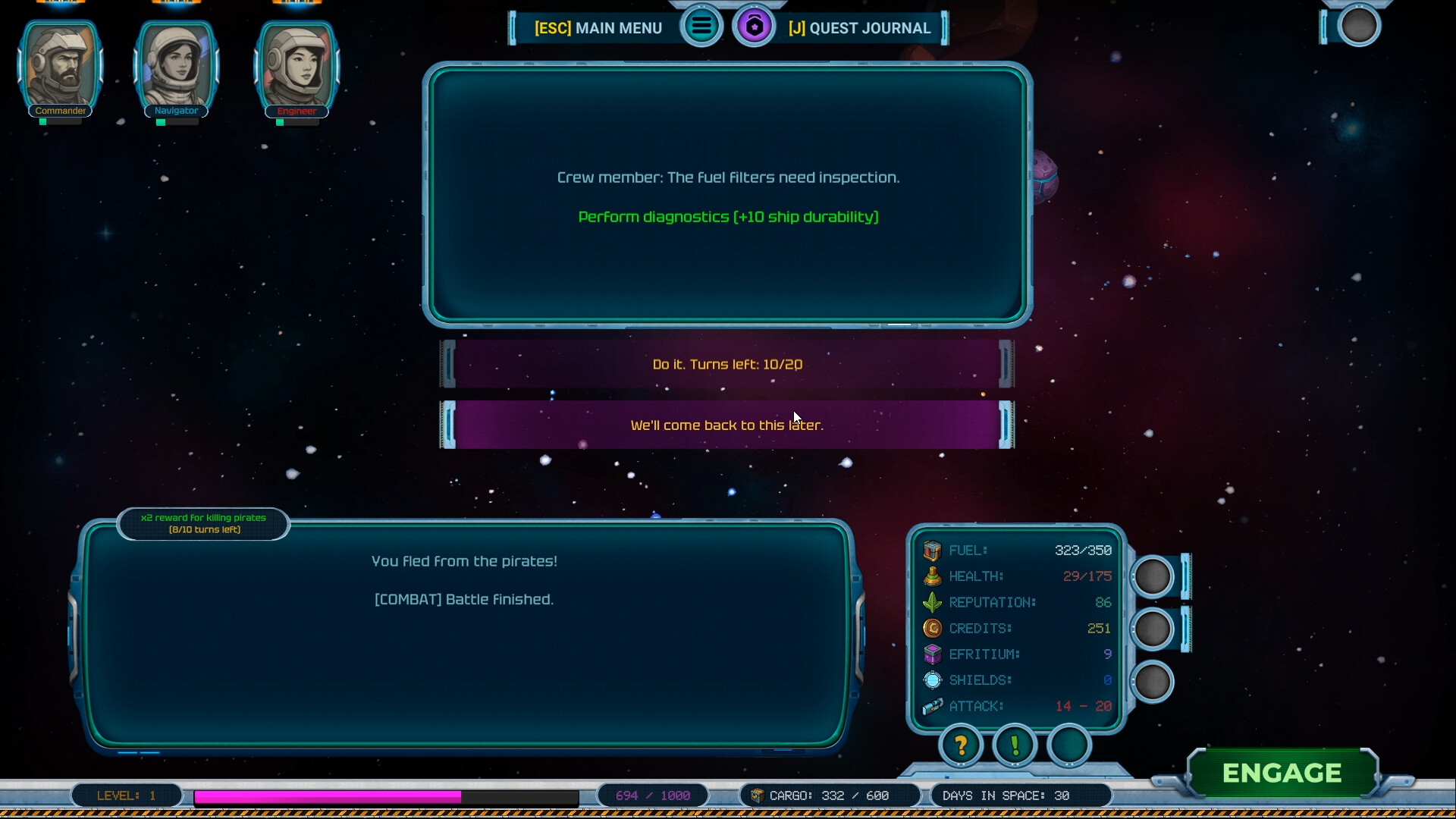Open the Quest Journal camera icon
Viewport: 1456px width, 819px height.
point(755,26)
